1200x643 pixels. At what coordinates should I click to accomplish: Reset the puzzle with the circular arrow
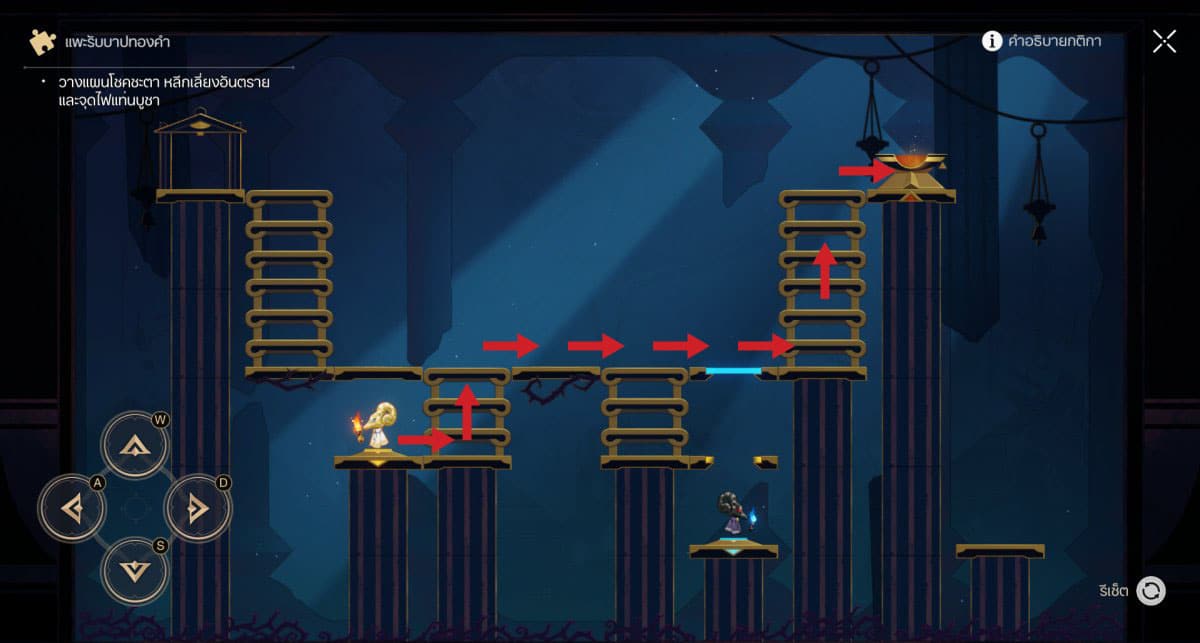[x=1151, y=590]
